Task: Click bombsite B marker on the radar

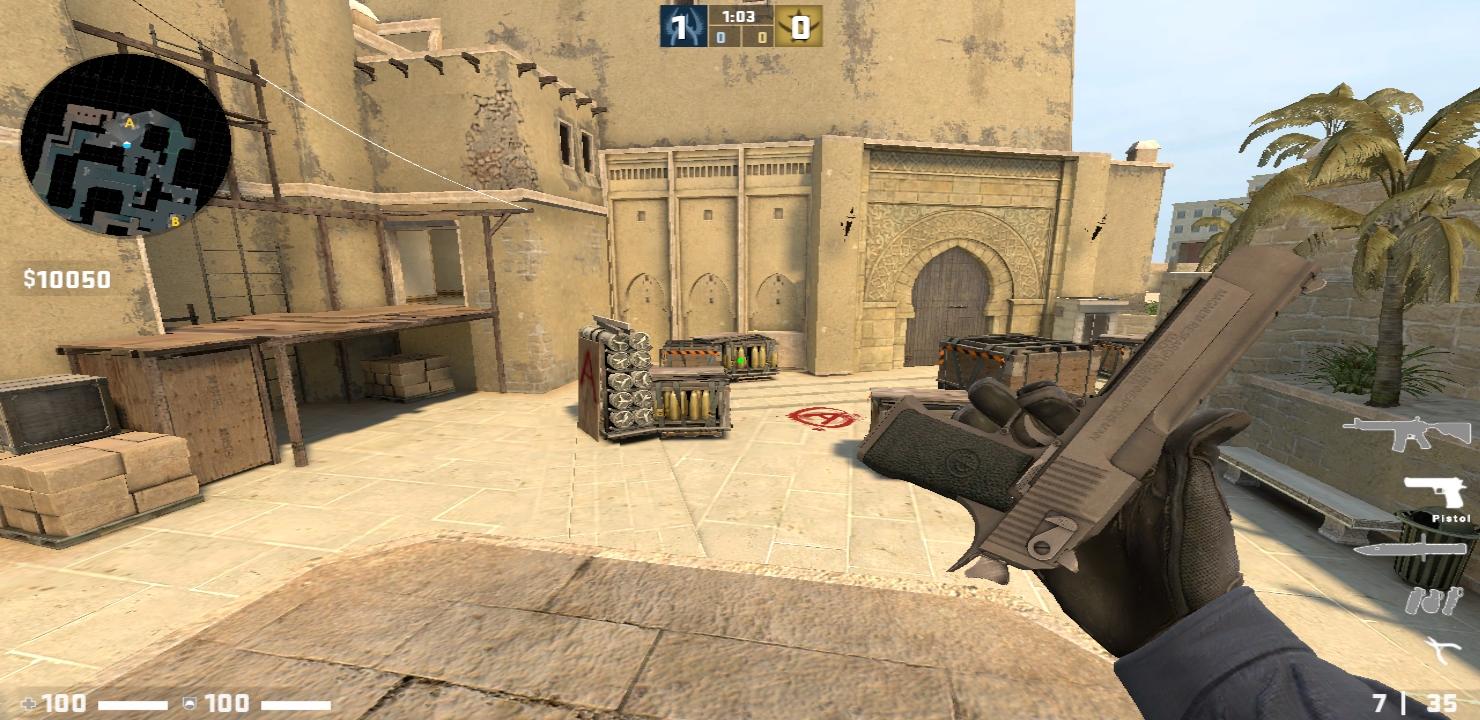Action: tap(175, 221)
